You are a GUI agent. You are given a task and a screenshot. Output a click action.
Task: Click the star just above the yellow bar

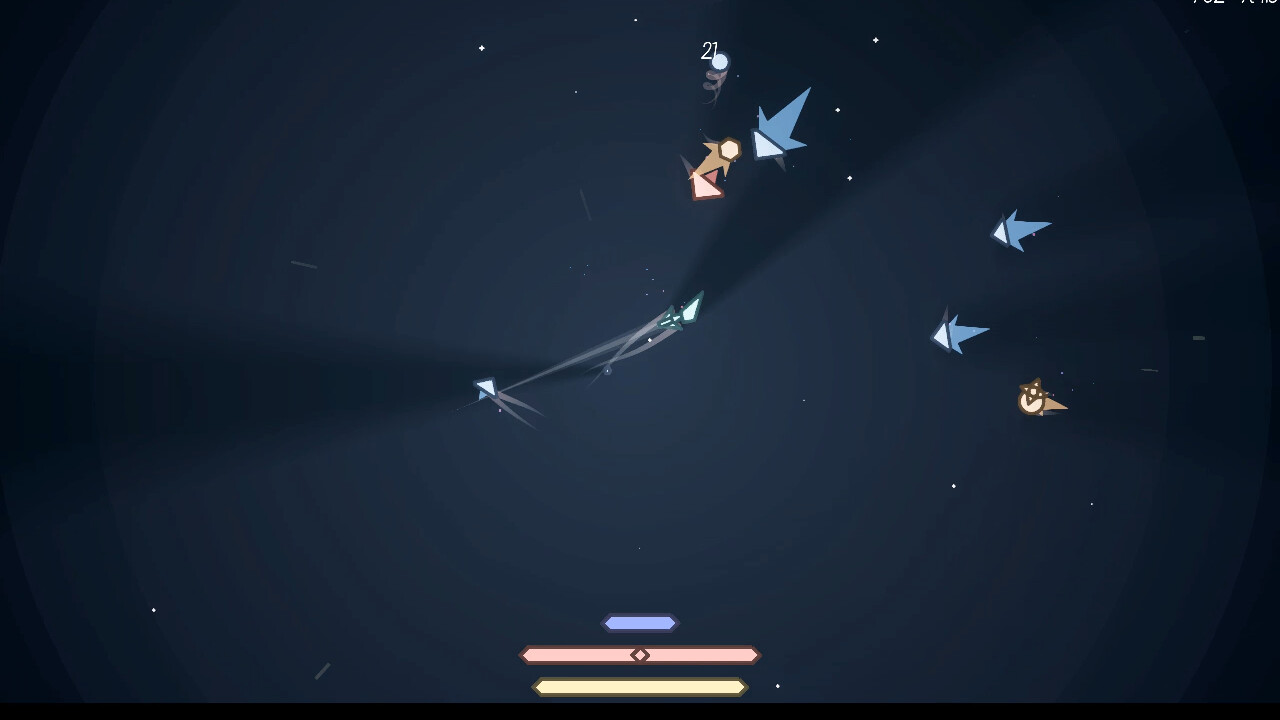click(777, 688)
